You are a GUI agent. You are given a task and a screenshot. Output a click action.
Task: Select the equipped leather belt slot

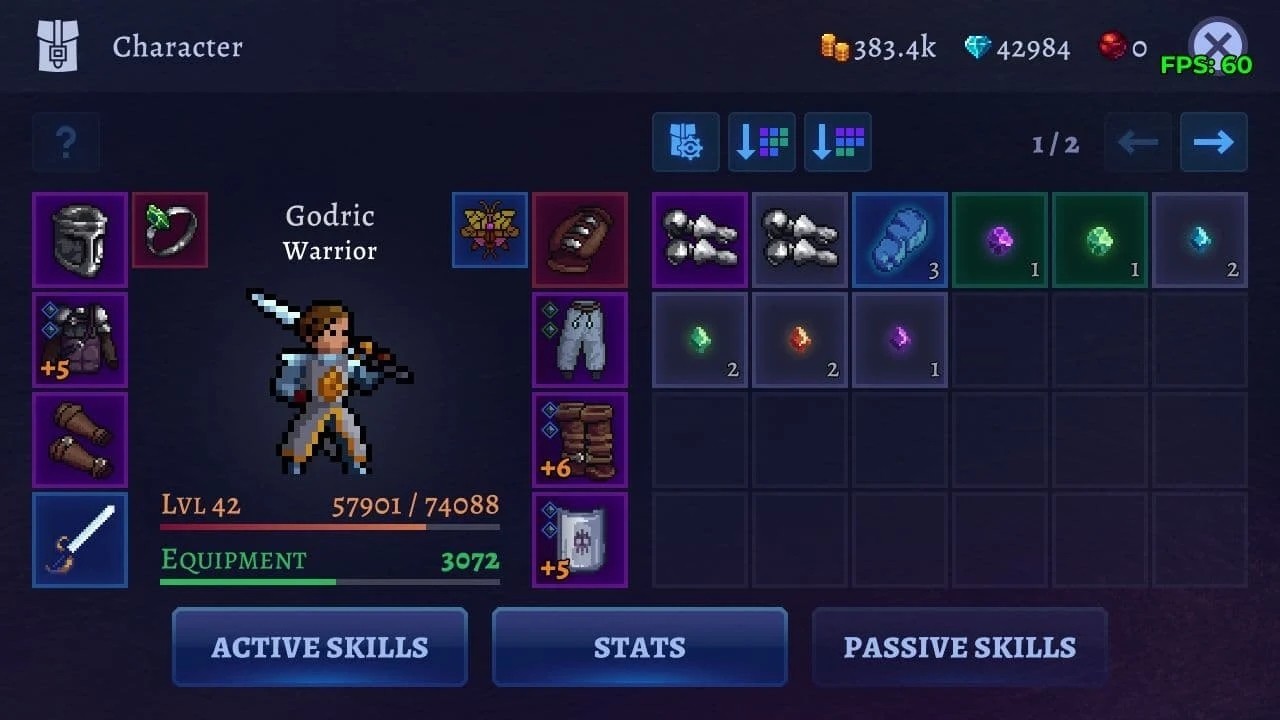(x=580, y=240)
